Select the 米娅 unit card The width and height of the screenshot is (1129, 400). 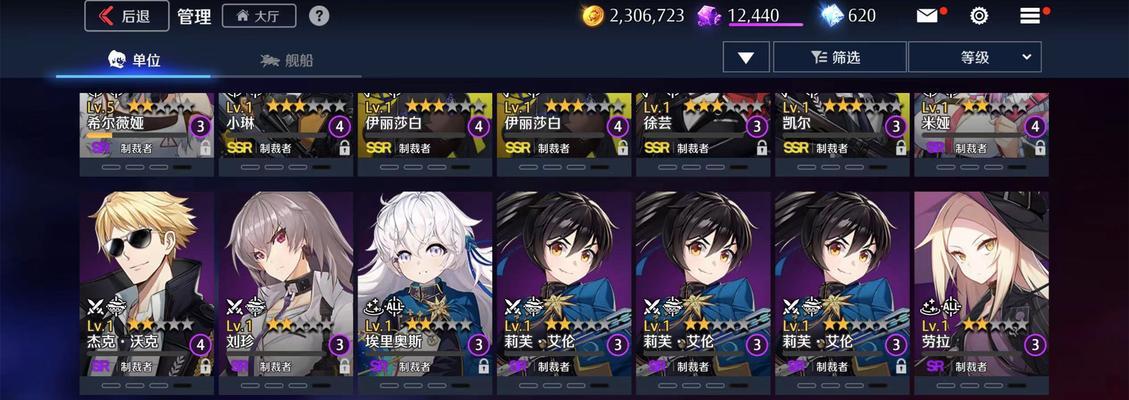981,126
